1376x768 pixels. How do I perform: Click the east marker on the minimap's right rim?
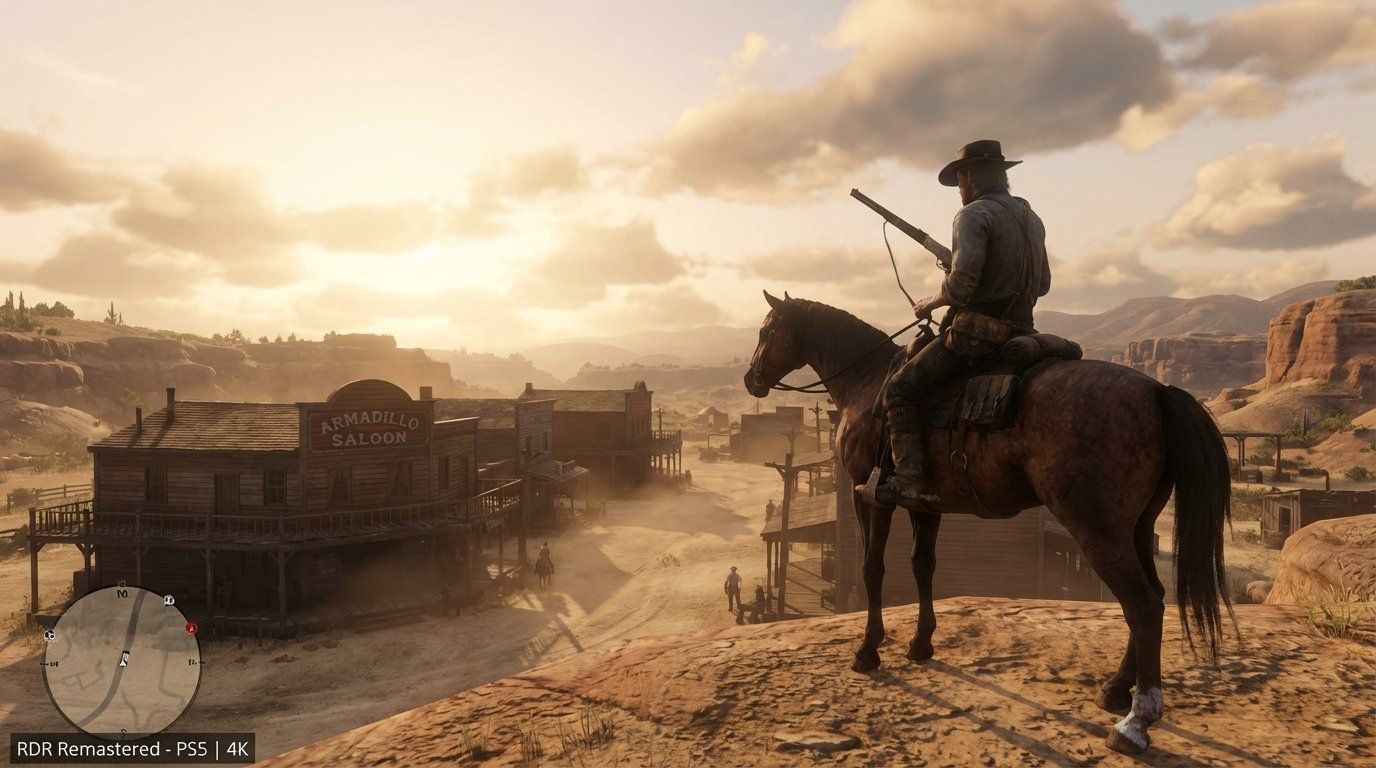[x=193, y=662]
